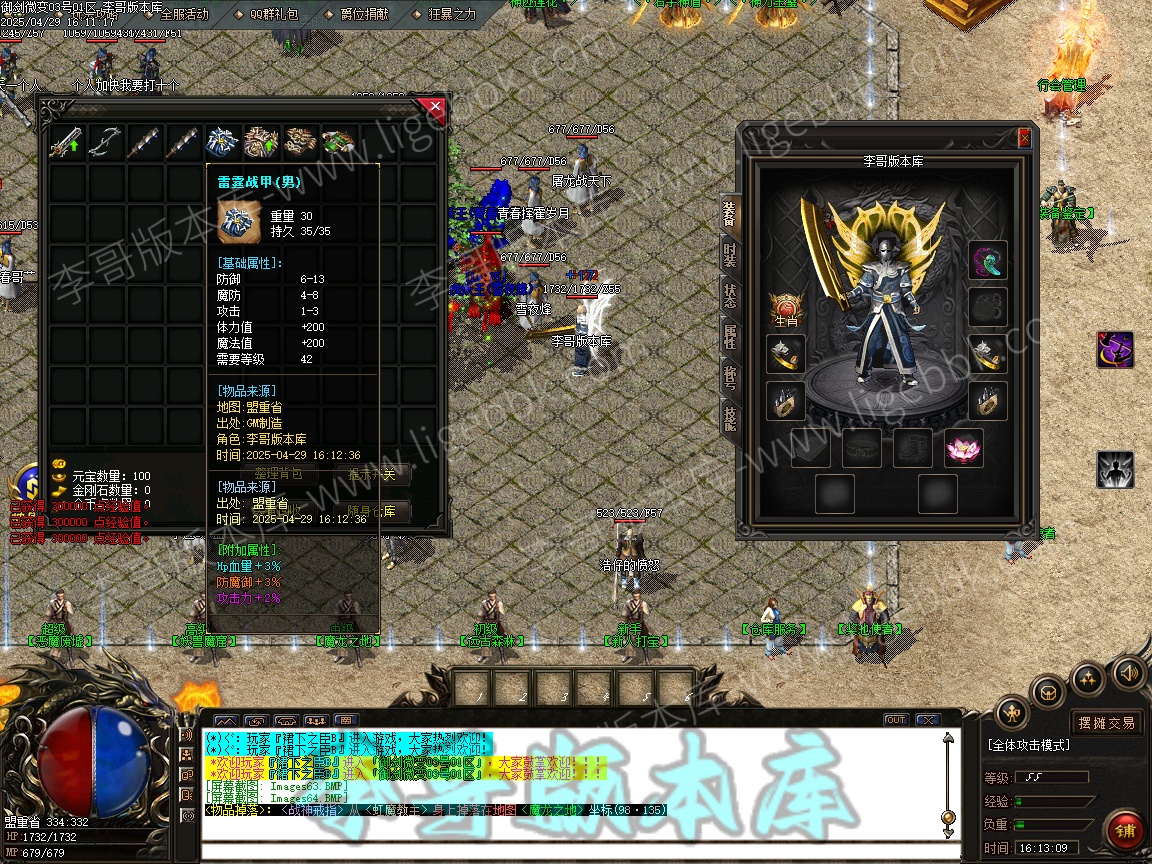This screenshot has height=864, width=1152.
Task: Switch to the 技能 skills tab
Action: [x=730, y=421]
